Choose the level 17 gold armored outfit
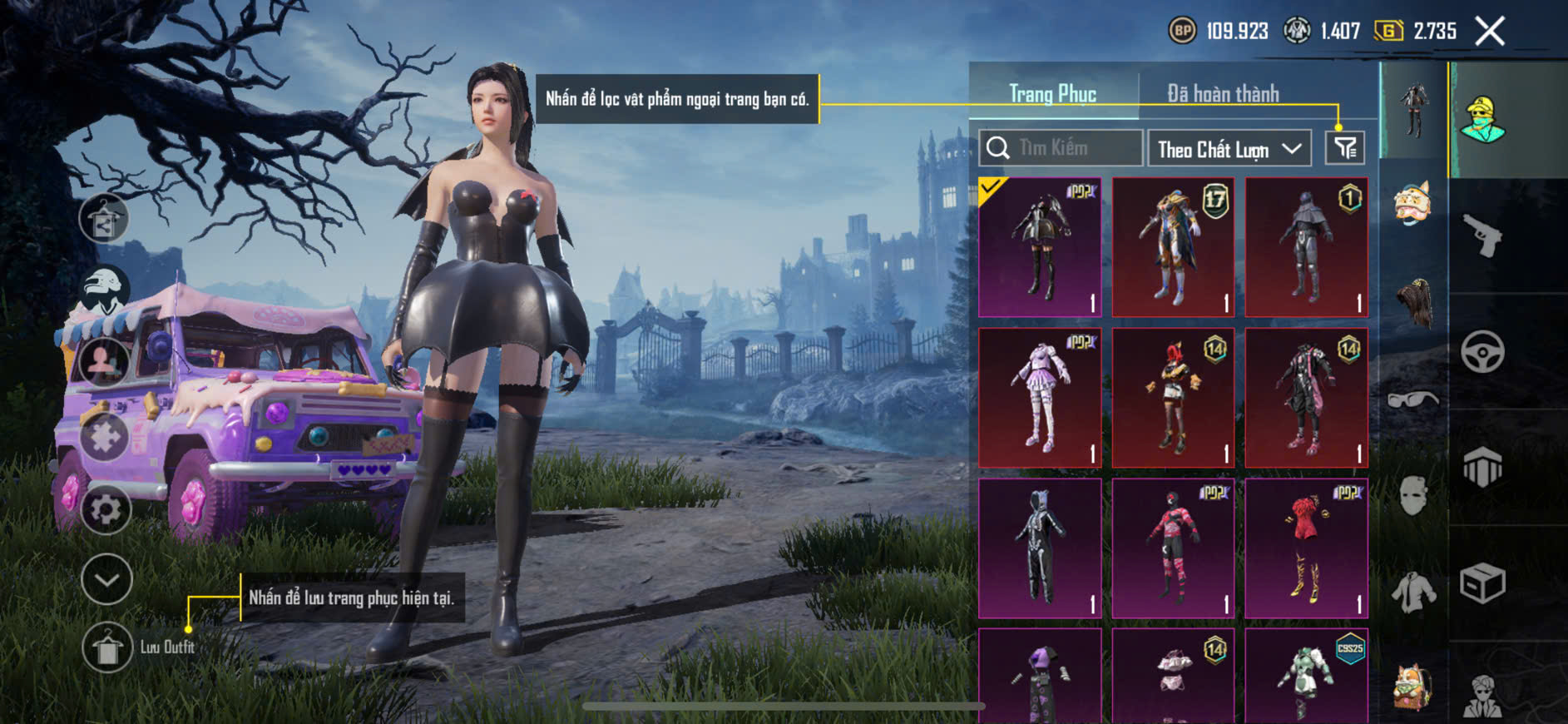 pyautogui.click(x=1173, y=247)
